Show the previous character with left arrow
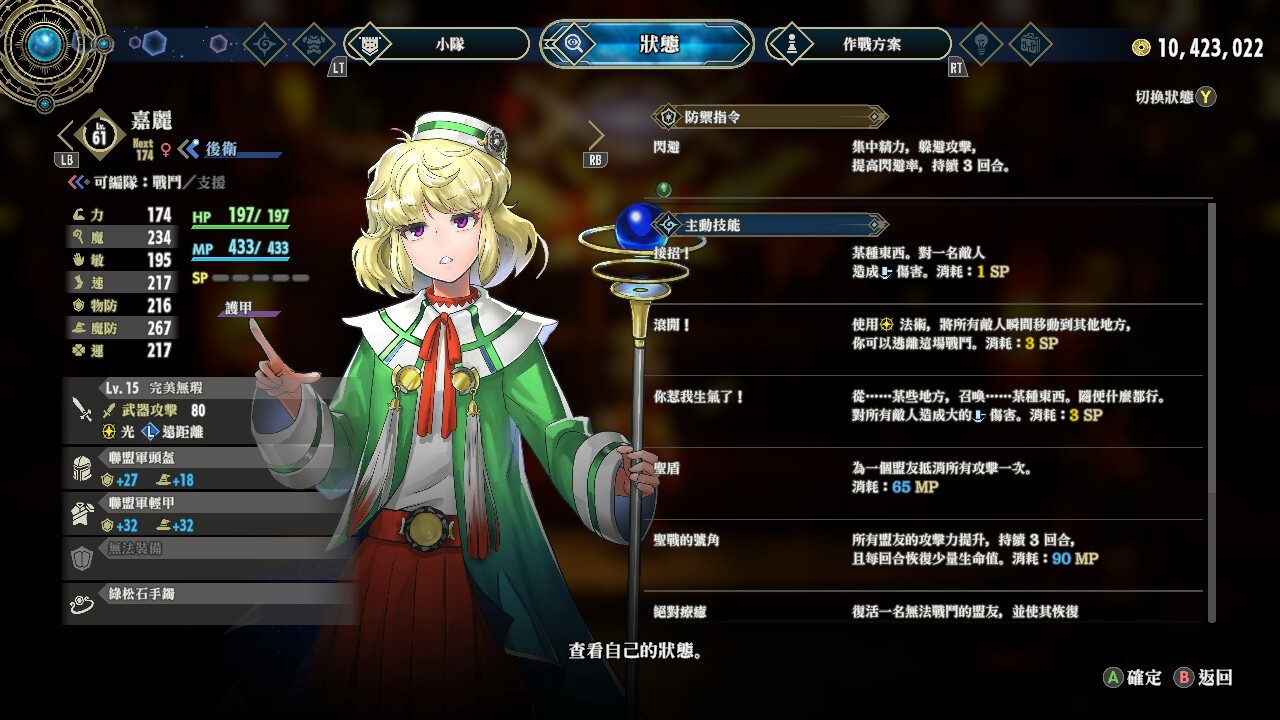The image size is (1280, 720). coord(67,135)
